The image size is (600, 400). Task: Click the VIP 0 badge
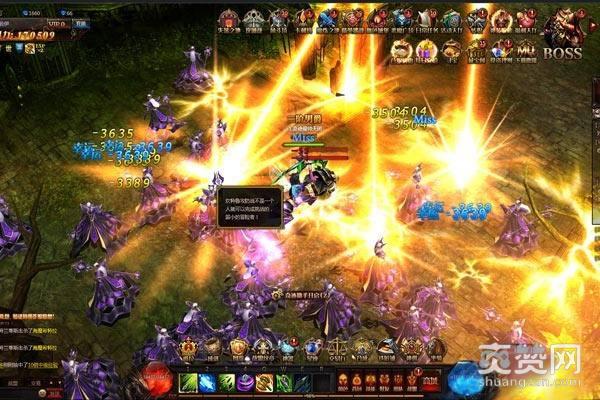[x=55, y=21]
